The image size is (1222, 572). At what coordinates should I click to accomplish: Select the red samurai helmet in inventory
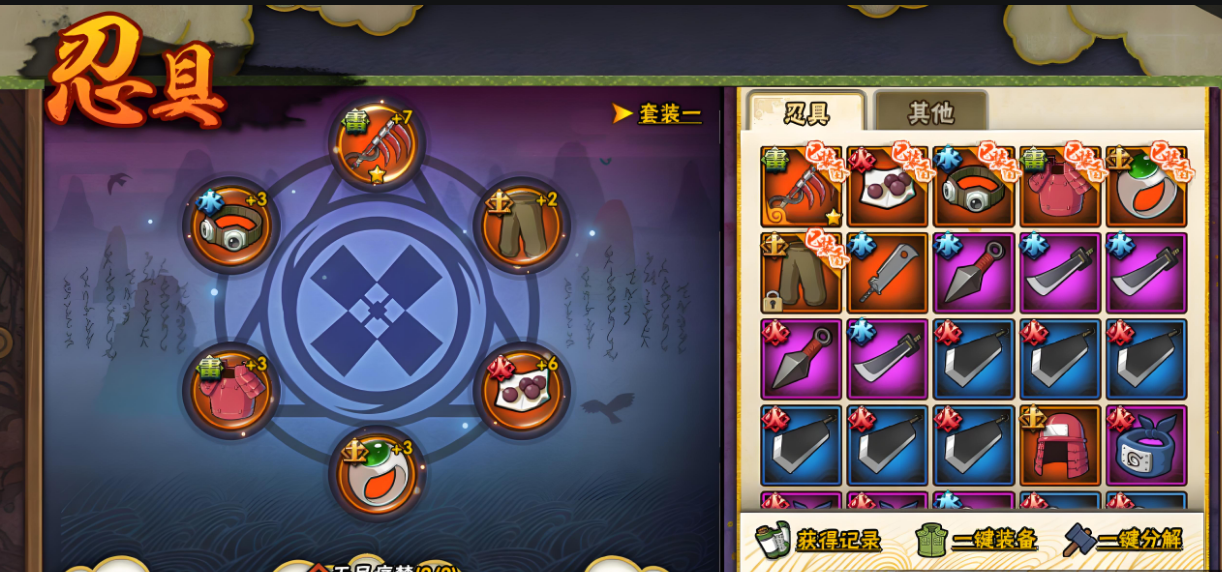1060,446
